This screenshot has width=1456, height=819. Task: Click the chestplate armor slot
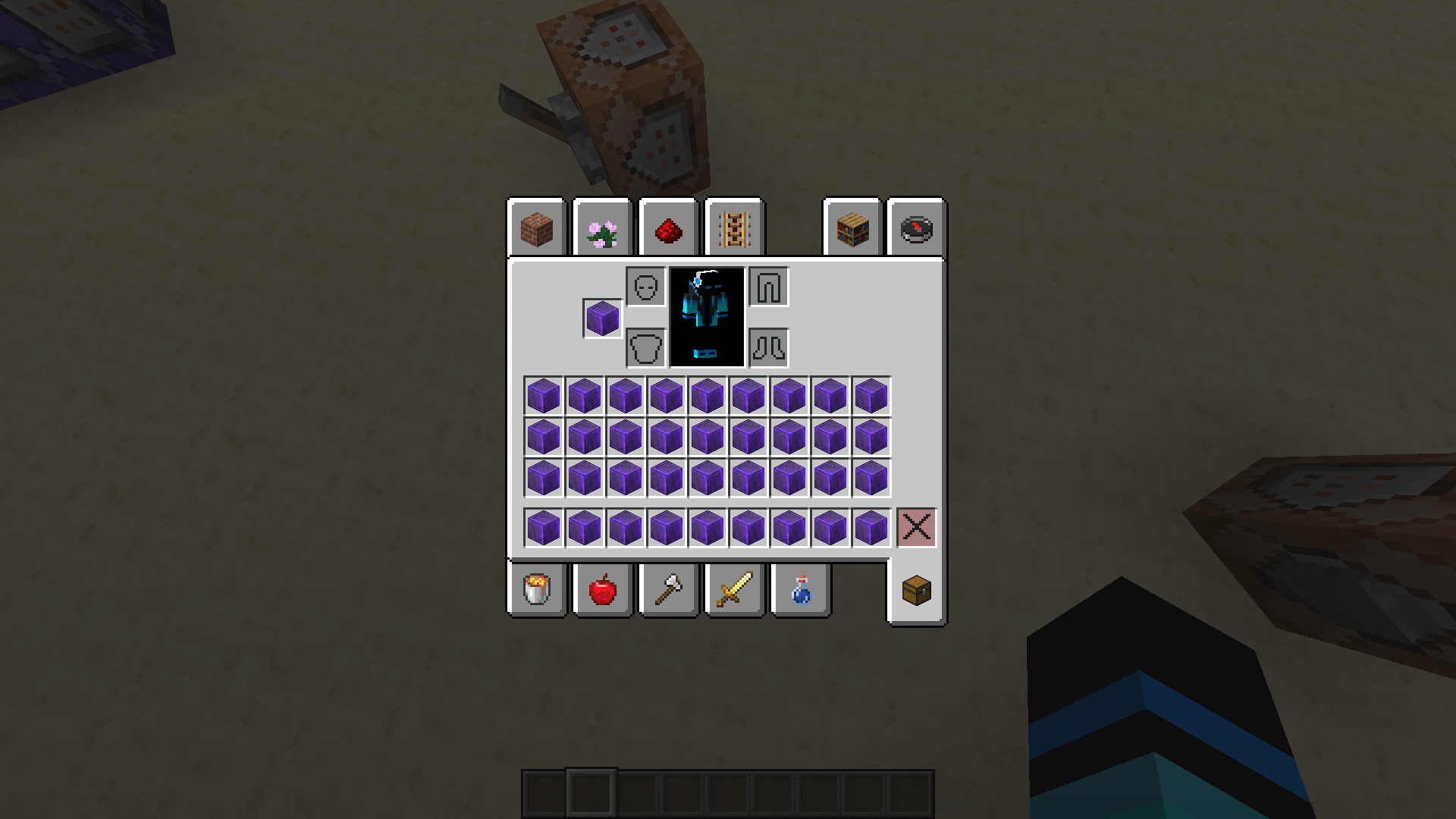645,348
